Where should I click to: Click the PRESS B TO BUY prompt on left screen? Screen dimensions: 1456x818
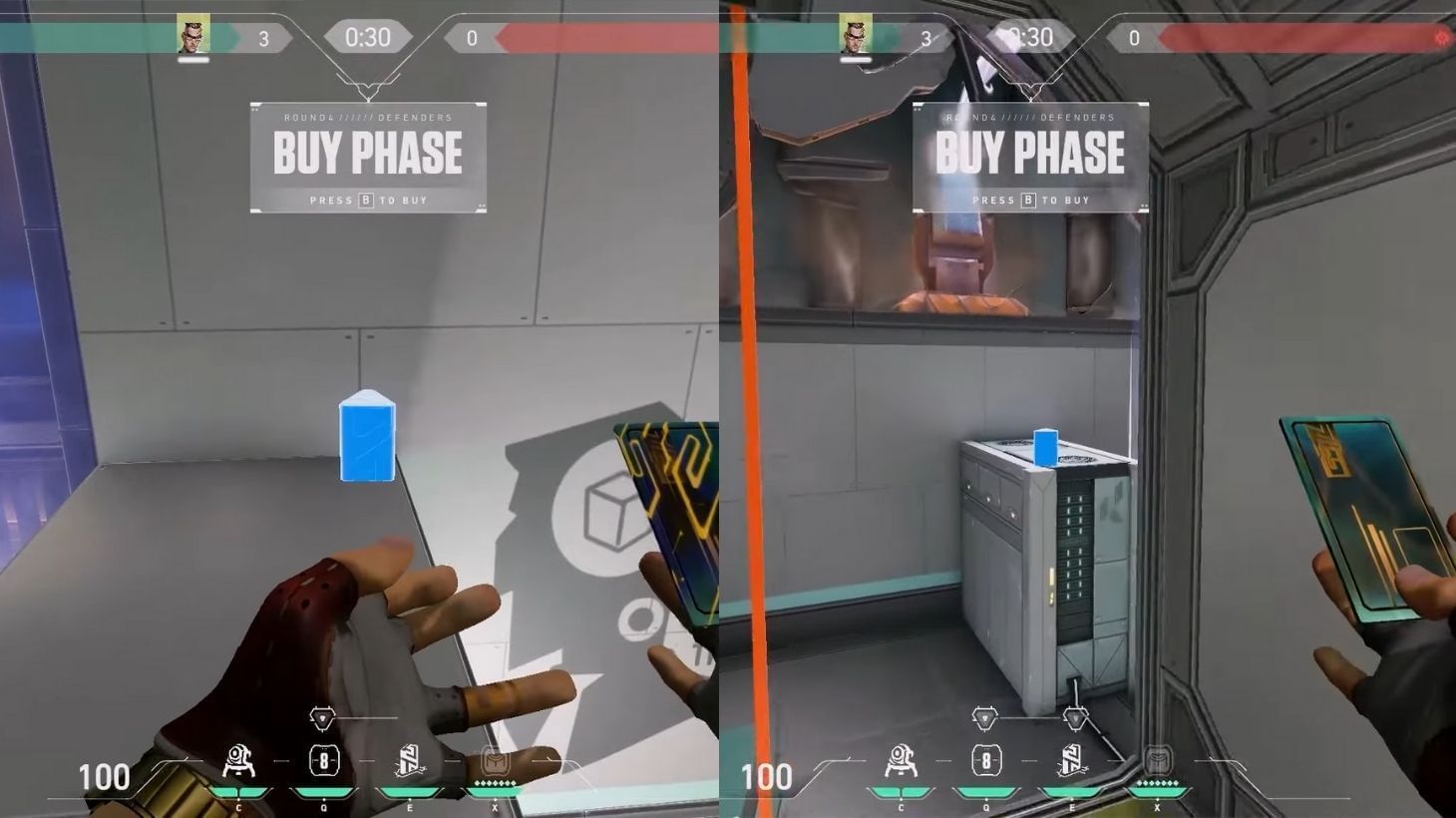[x=369, y=200]
